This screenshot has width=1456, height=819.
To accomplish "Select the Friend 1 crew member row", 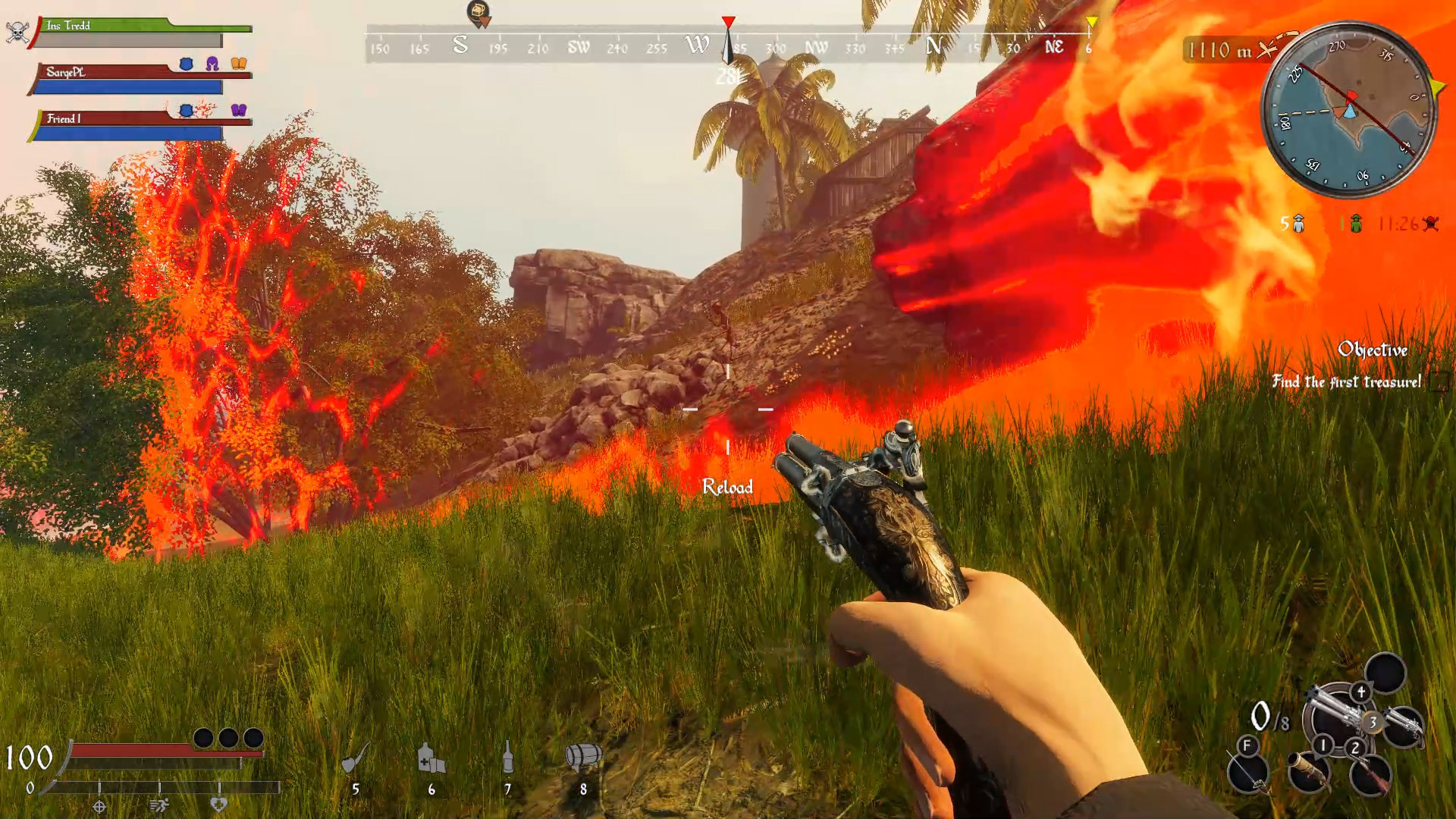I will click(140, 125).
